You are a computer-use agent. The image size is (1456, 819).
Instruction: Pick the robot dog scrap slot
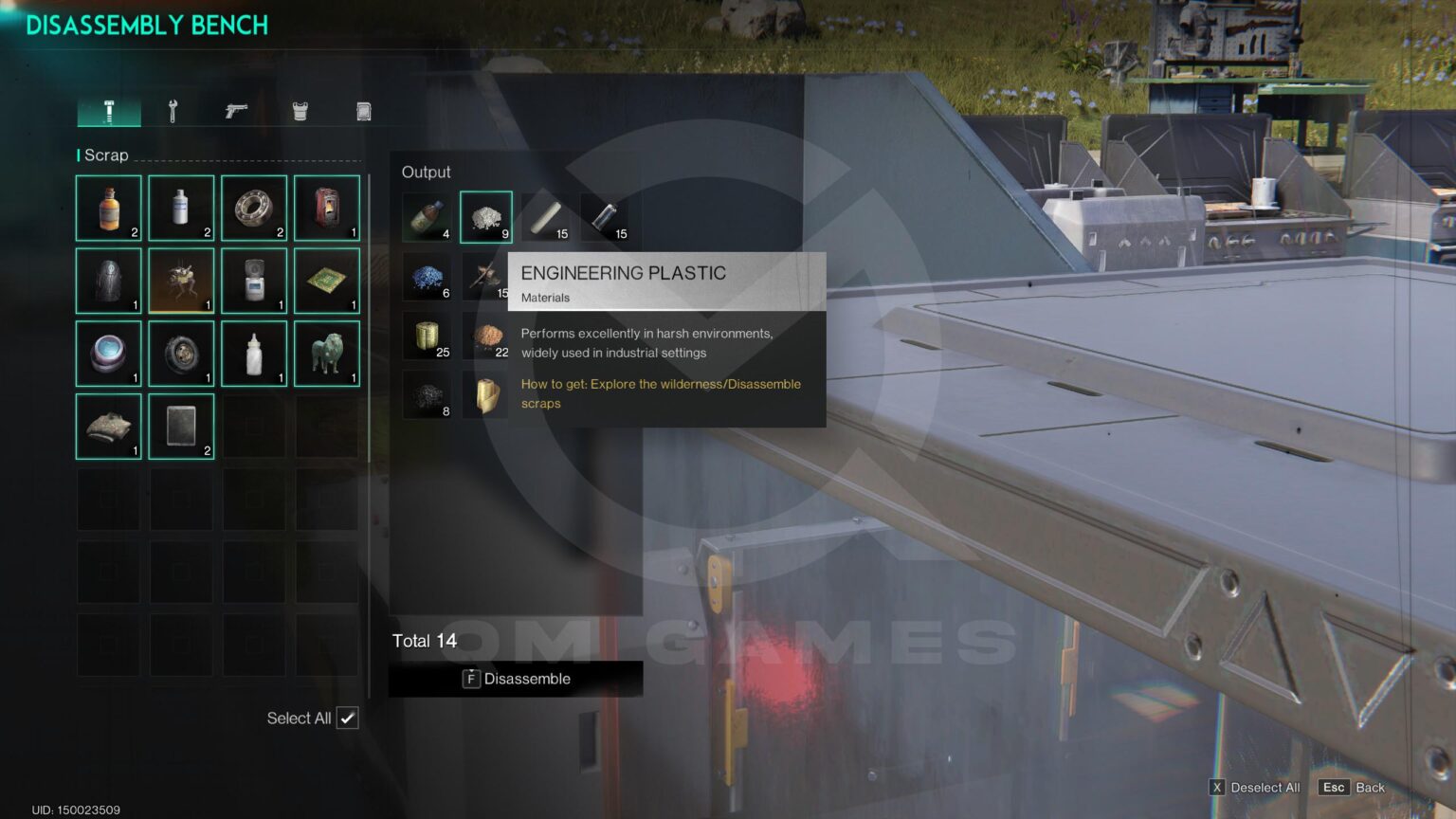coord(181,281)
